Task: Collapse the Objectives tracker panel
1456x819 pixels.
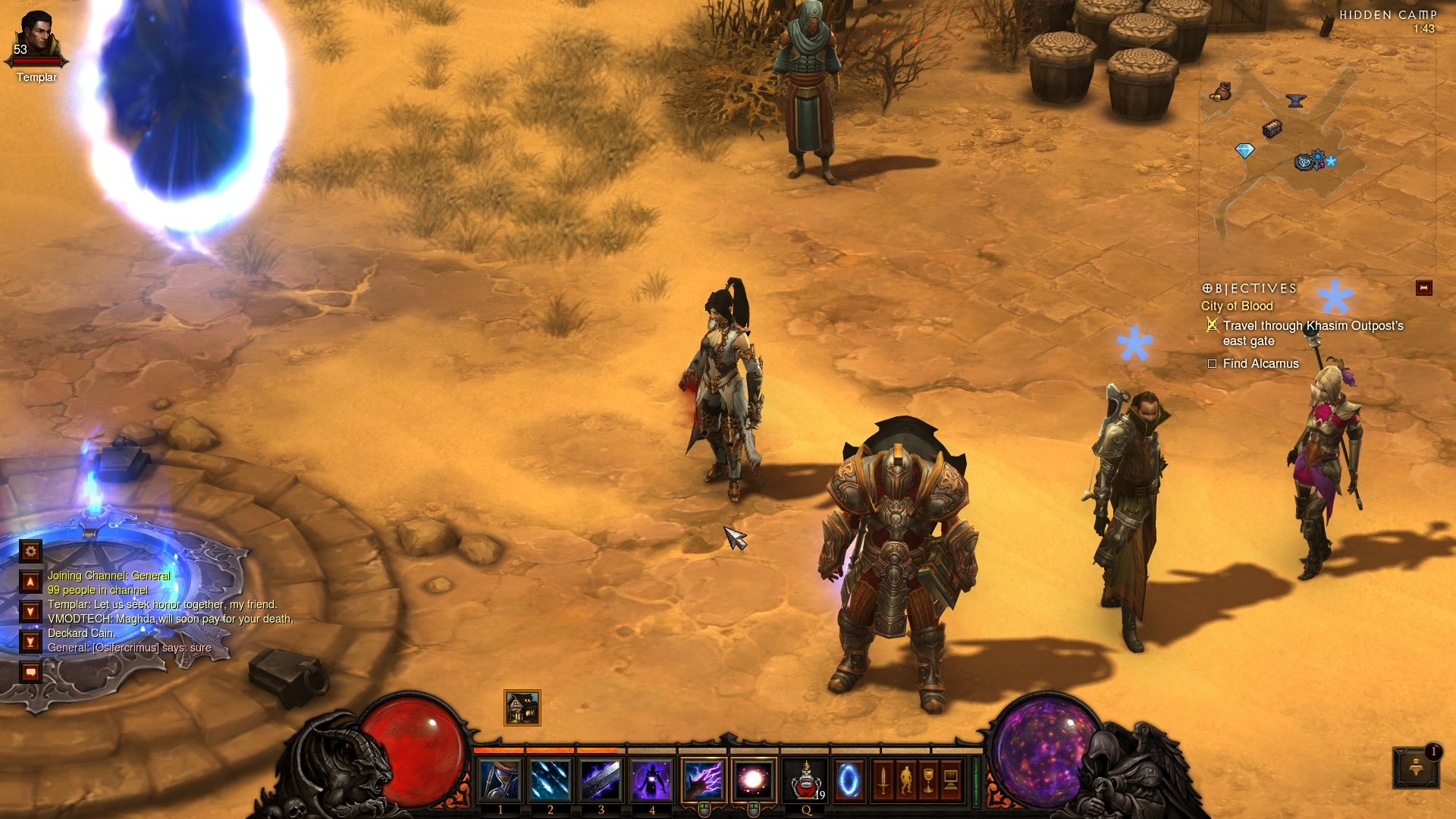Action: pyautogui.click(x=1423, y=288)
